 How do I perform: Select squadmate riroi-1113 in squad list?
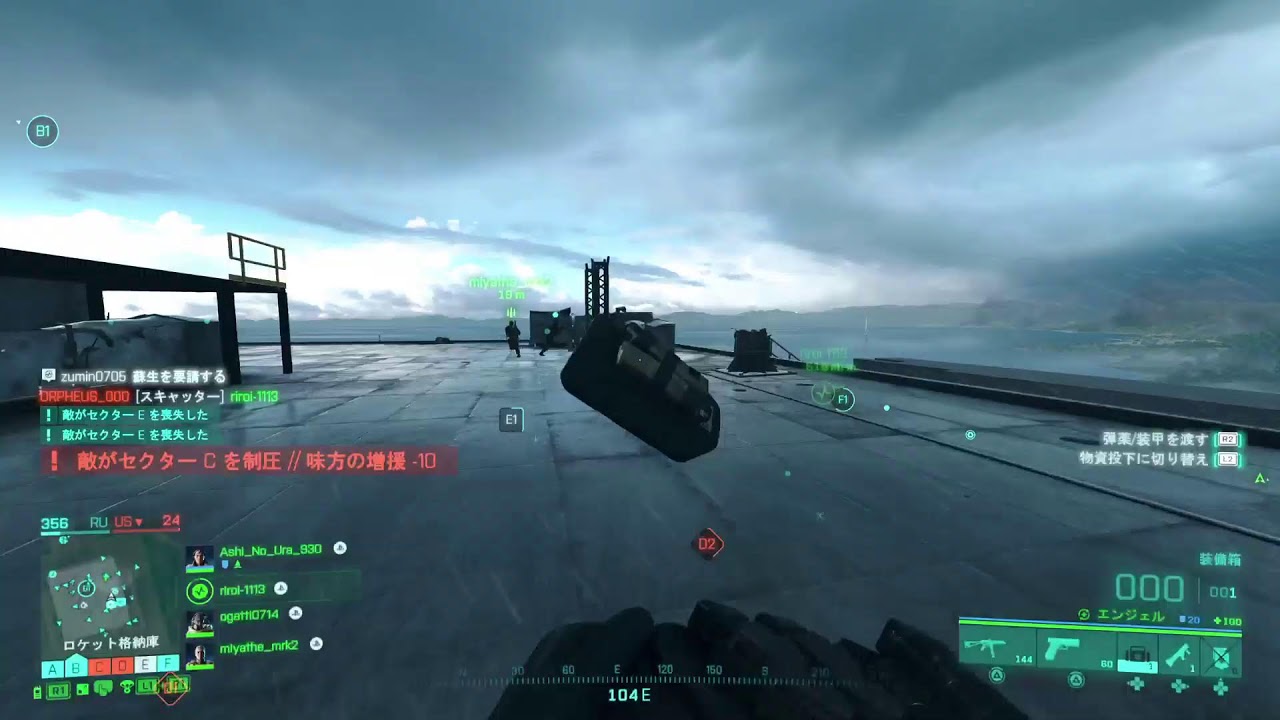click(x=242, y=590)
